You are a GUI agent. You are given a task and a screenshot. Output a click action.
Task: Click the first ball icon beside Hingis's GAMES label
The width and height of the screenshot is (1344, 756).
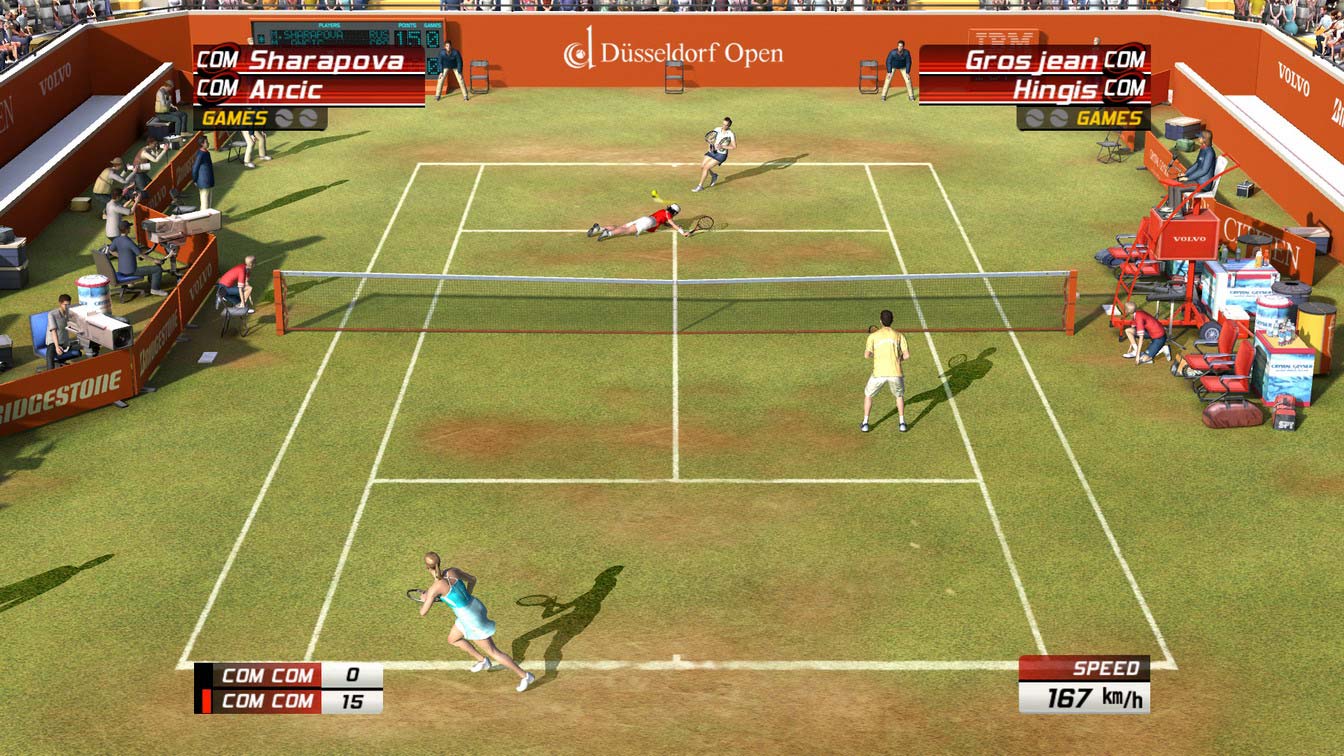pos(1035,118)
